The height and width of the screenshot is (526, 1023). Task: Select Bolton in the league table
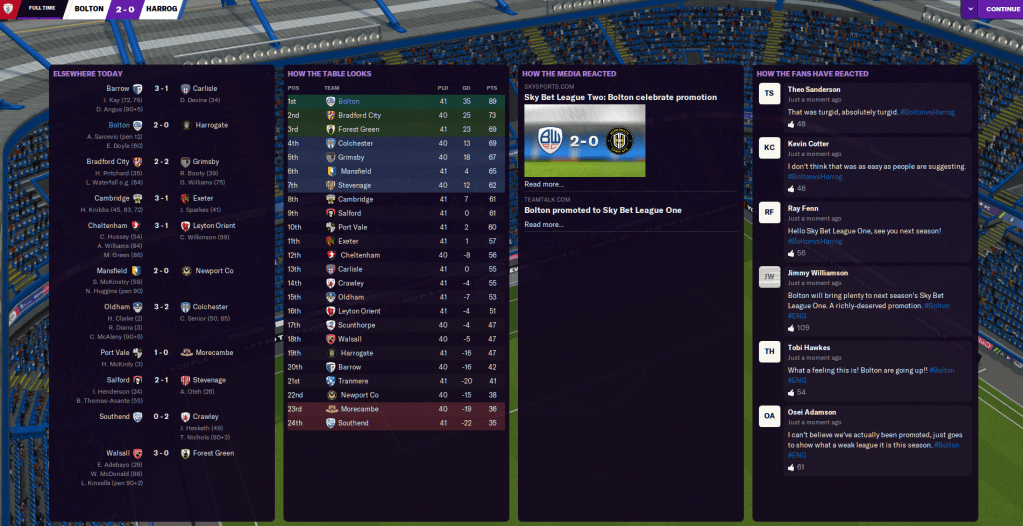(349, 101)
